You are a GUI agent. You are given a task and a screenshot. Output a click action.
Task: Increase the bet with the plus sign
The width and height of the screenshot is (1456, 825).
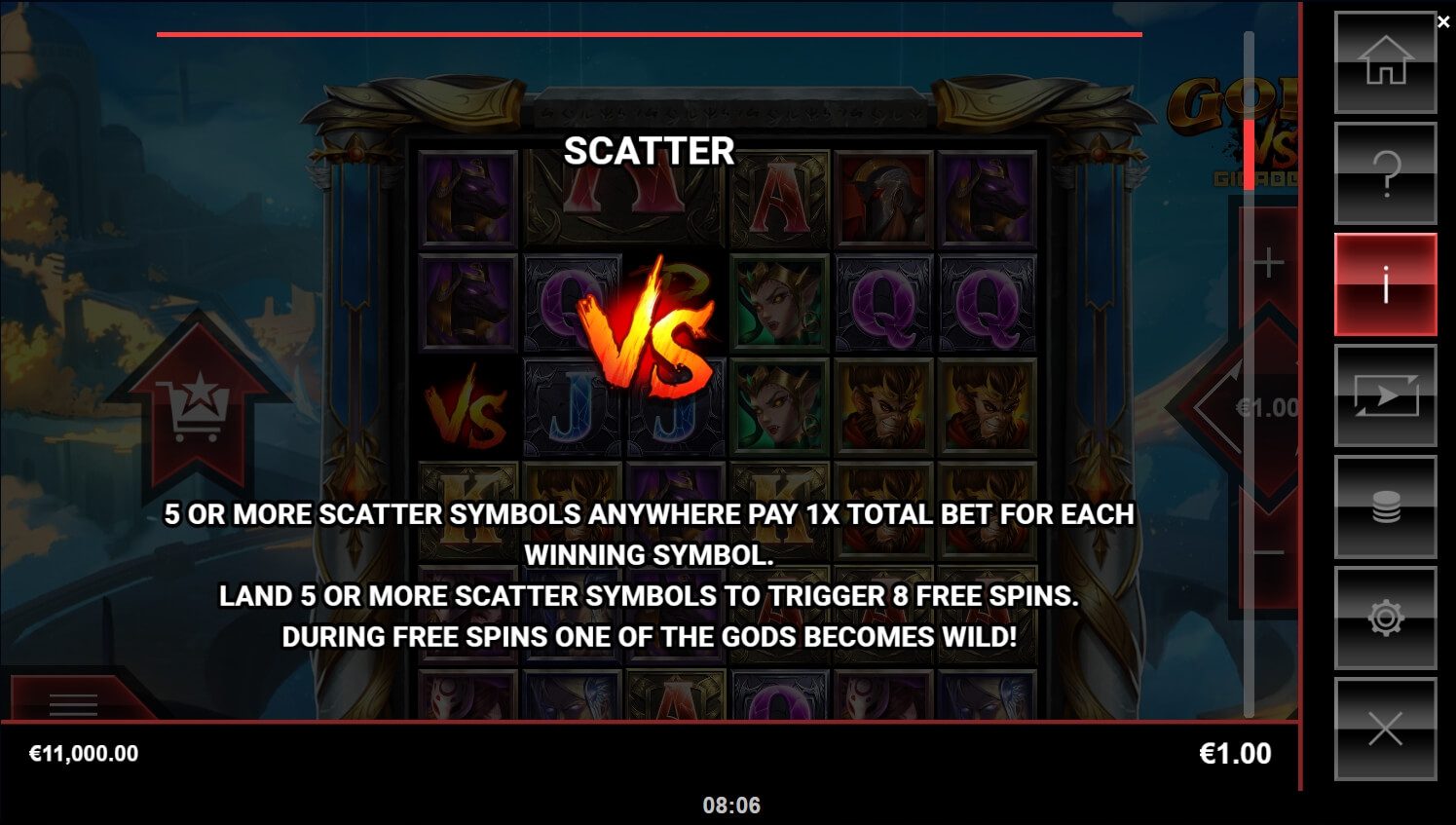(1267, 261)
